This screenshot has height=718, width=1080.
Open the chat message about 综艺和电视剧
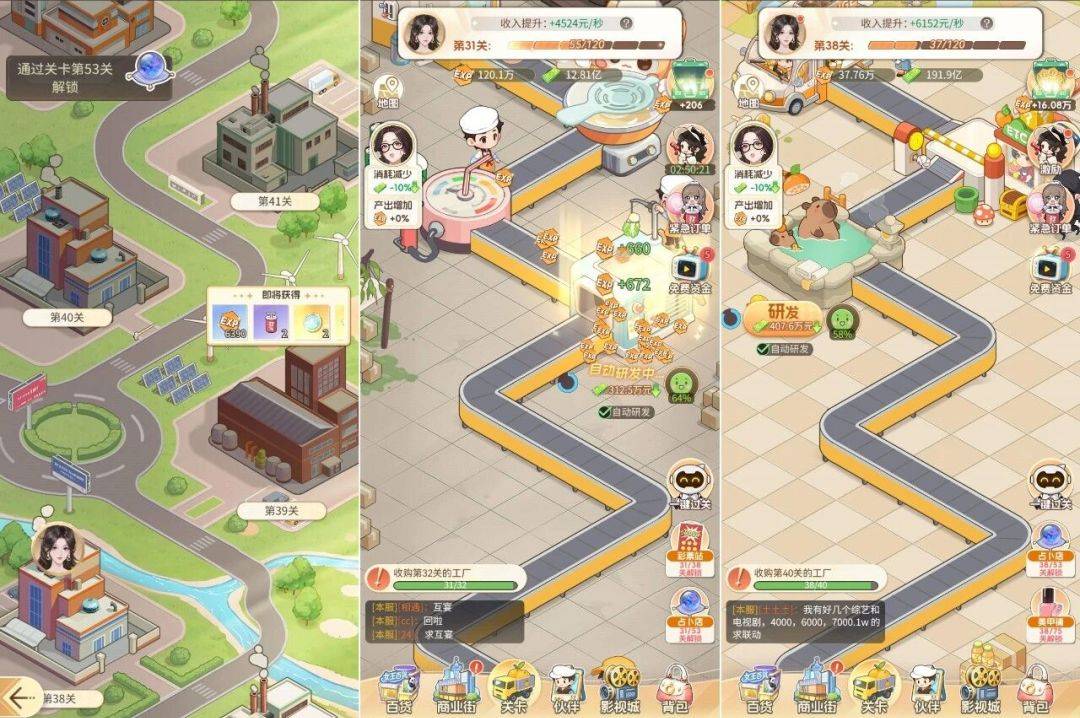point(805,621)
